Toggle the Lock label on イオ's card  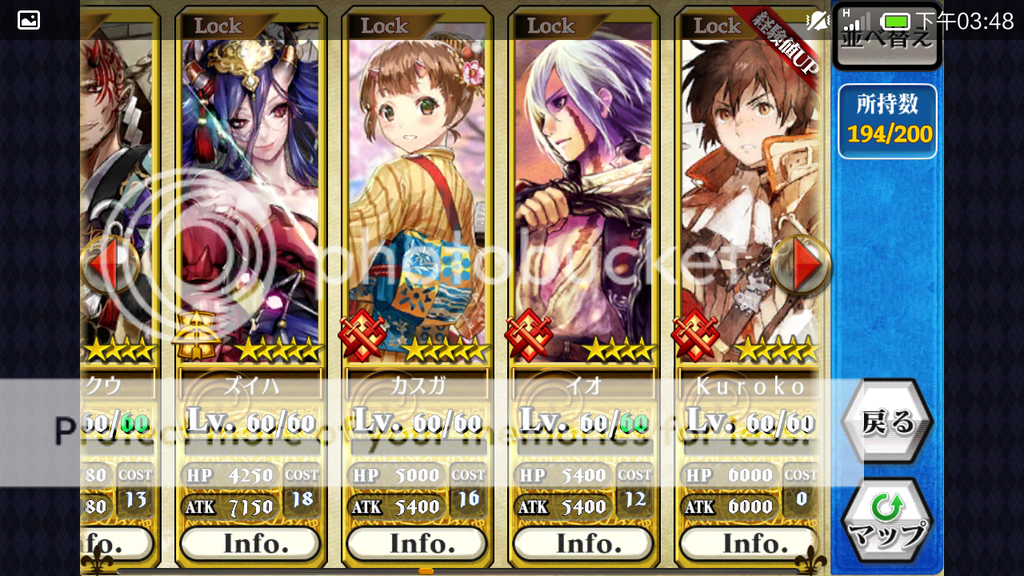point(550,25)
